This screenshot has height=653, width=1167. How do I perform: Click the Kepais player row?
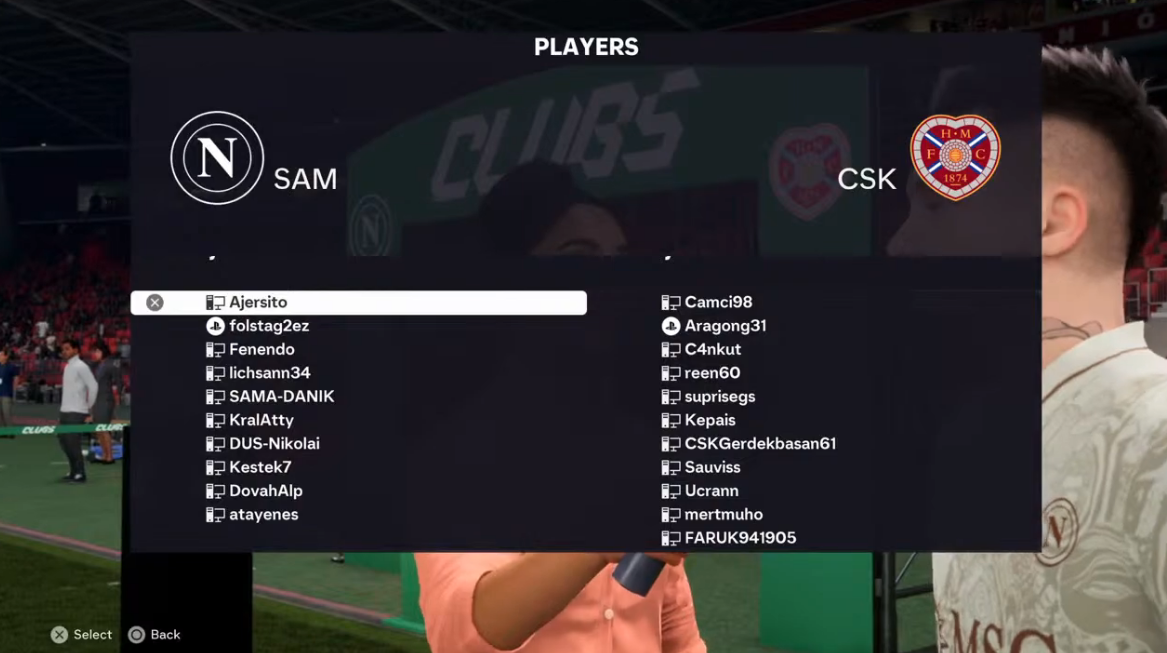pyautogui.click(x=710, y=421)
